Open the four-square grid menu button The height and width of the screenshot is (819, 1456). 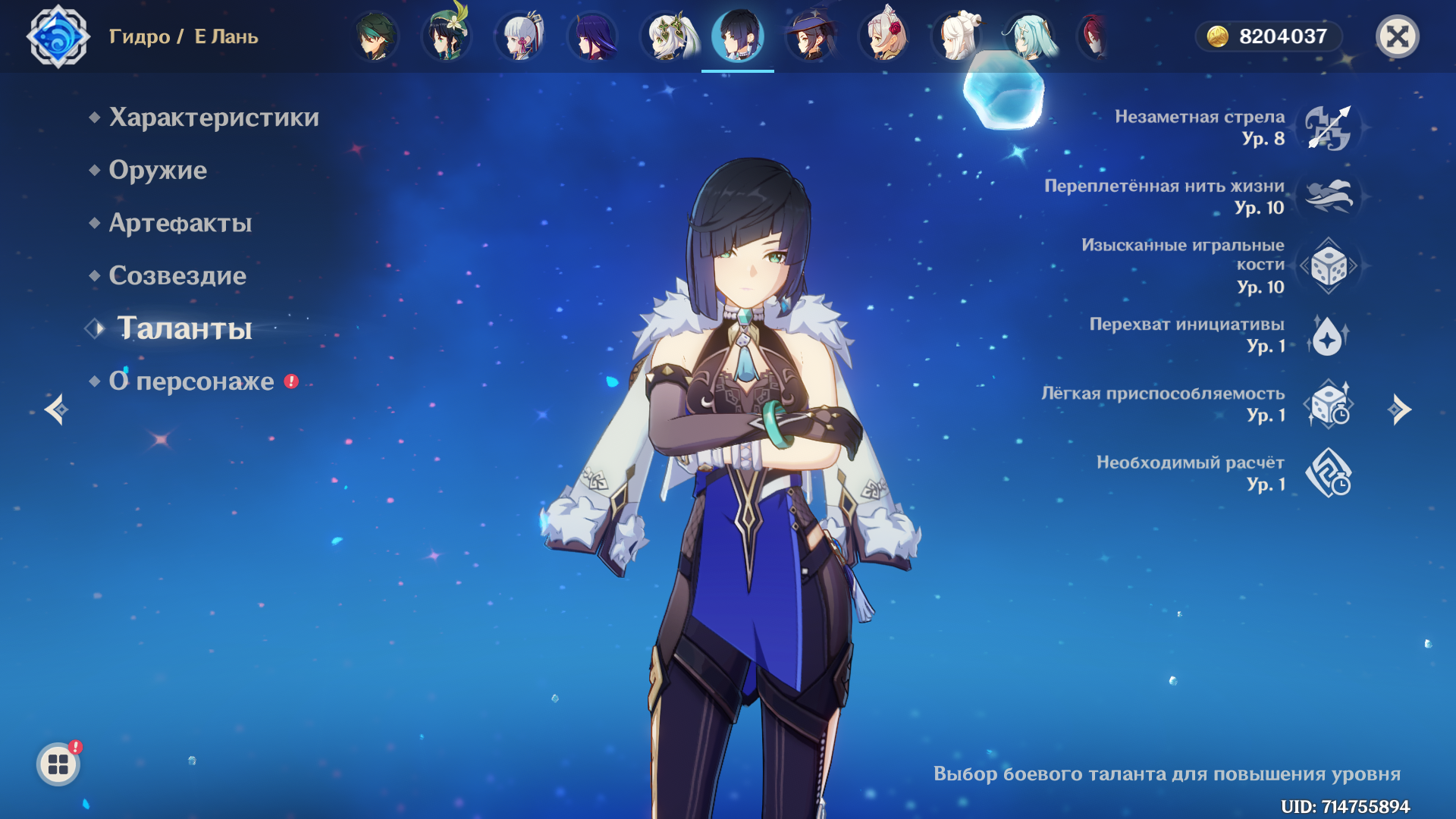(58, 764)
